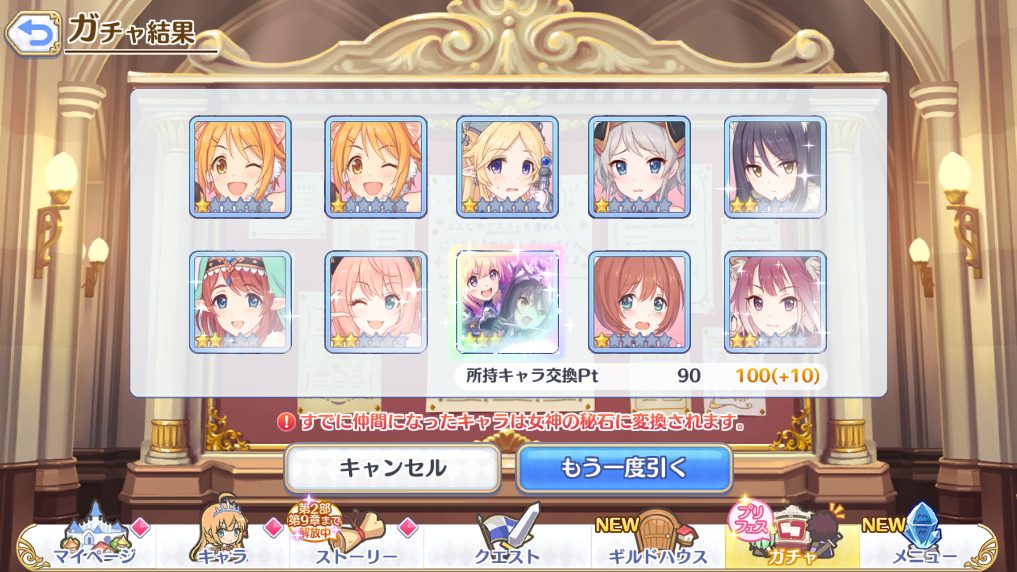Cancel the gacha results with キャンセル
1017x572 pixels.
[392, 467]
